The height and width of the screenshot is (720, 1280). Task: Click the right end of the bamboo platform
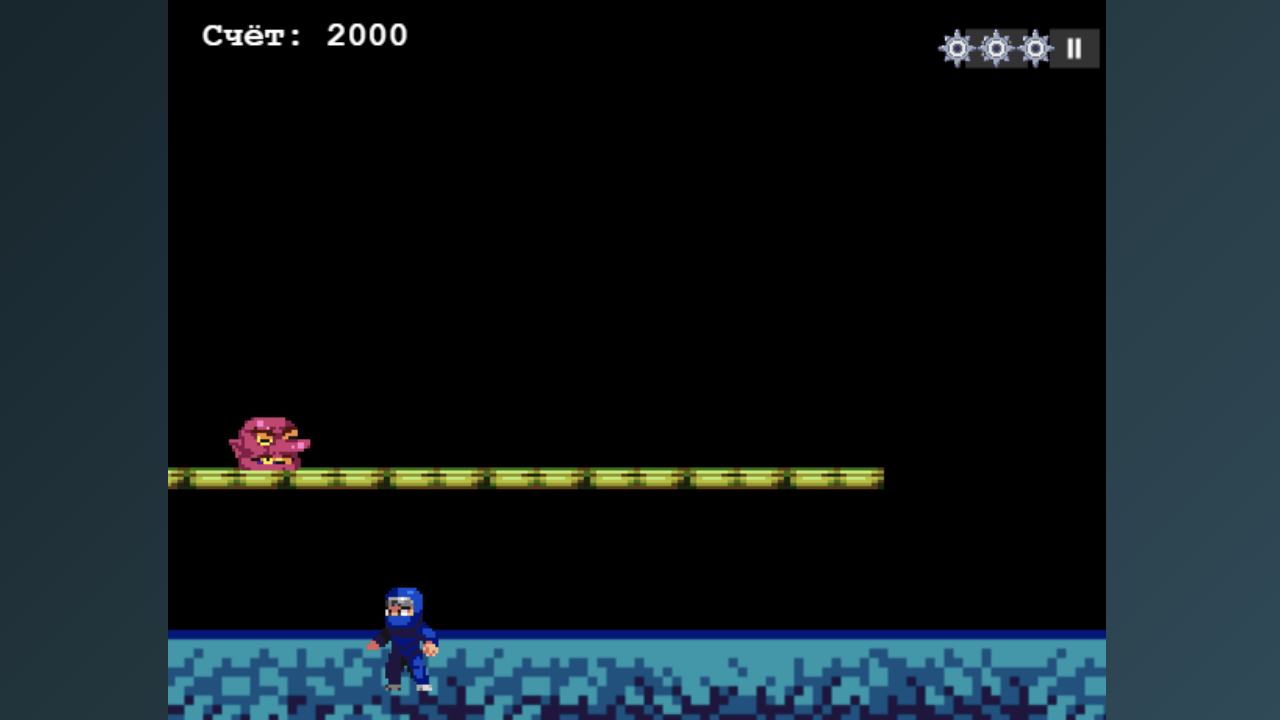(875, 477)
